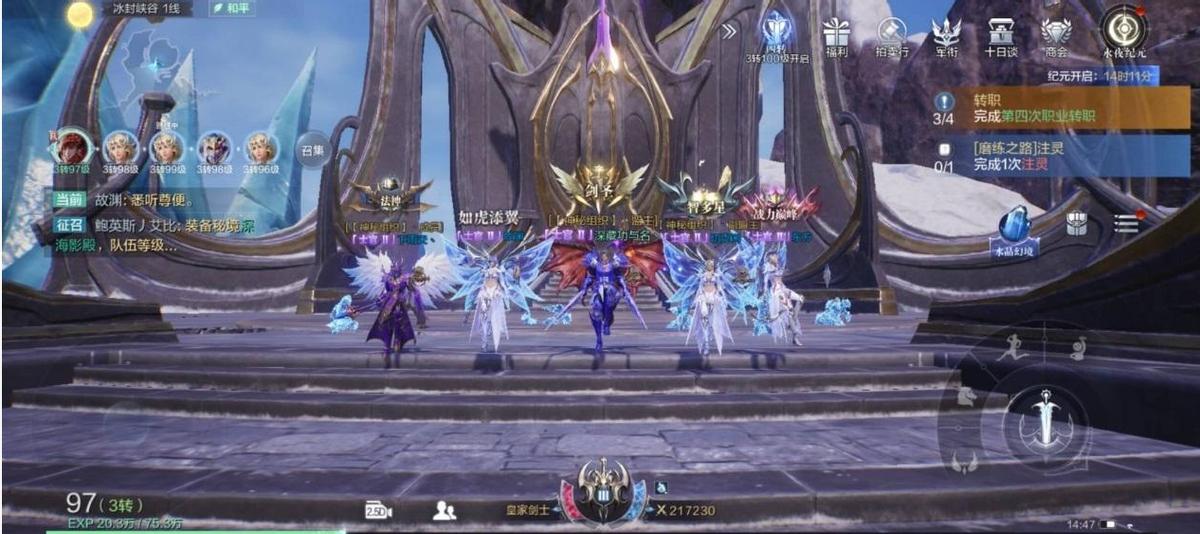Enter the 水晶幻境 crystal realm
This screenshot has width=1200, height=534.
click(1014, 230)
